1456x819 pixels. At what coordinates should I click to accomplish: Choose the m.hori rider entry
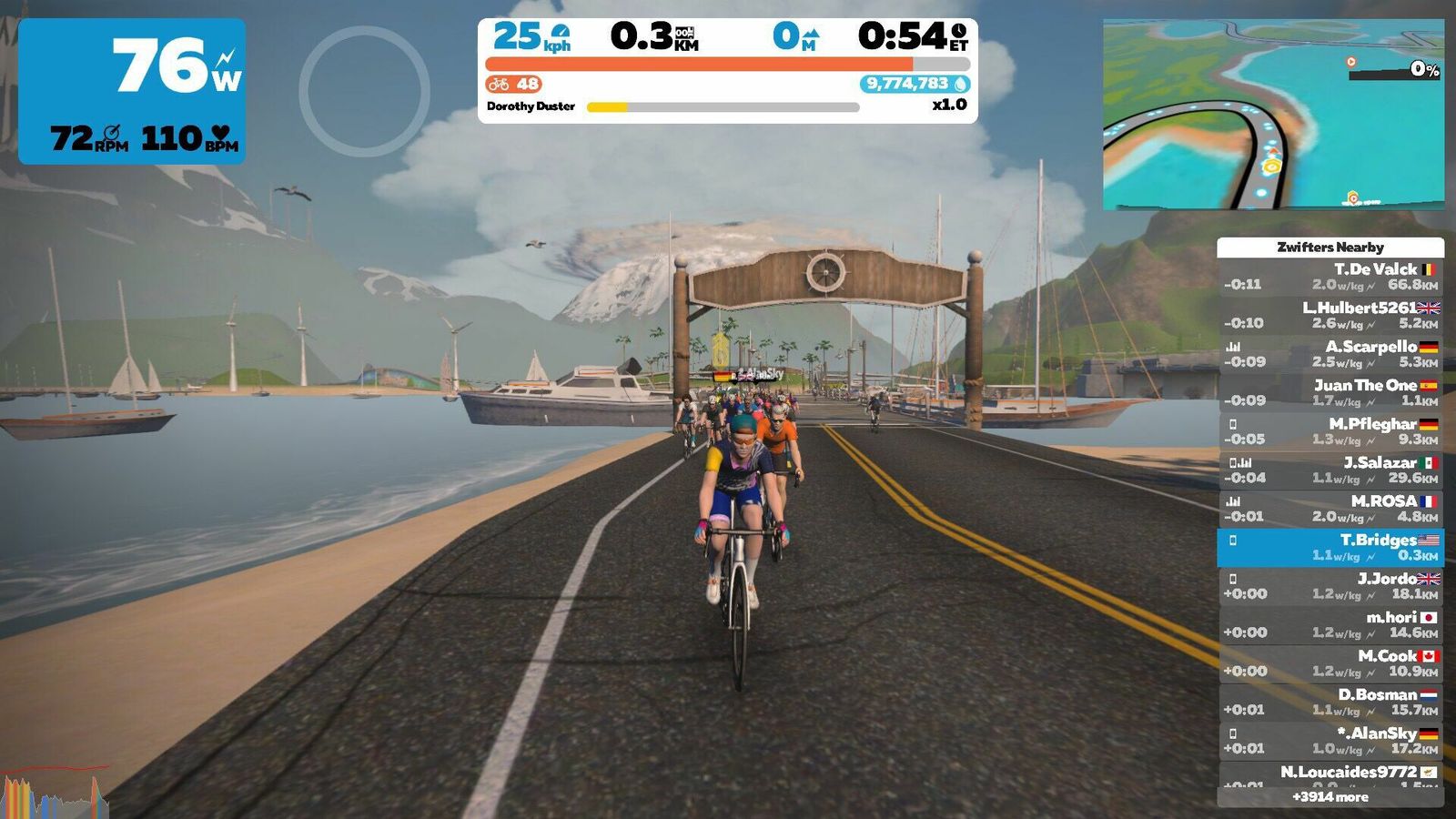click(1330, 624)
